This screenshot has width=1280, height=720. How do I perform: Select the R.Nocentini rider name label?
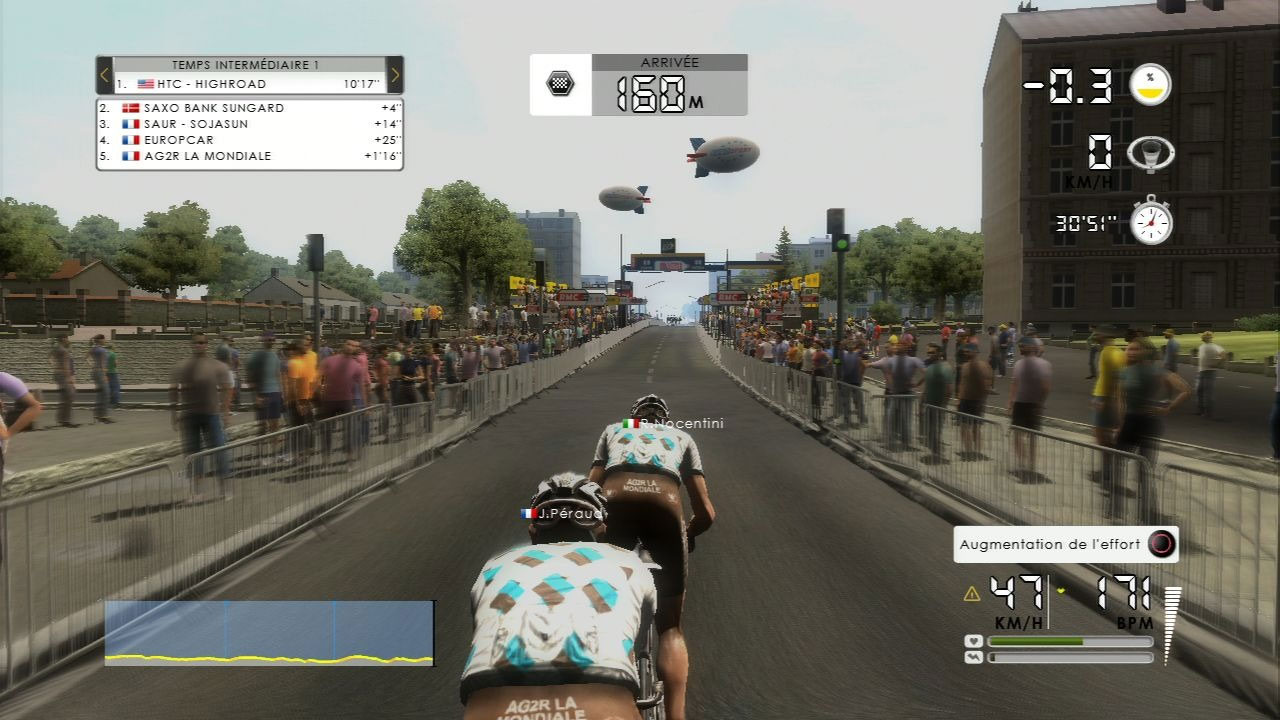tap(685, 422)
